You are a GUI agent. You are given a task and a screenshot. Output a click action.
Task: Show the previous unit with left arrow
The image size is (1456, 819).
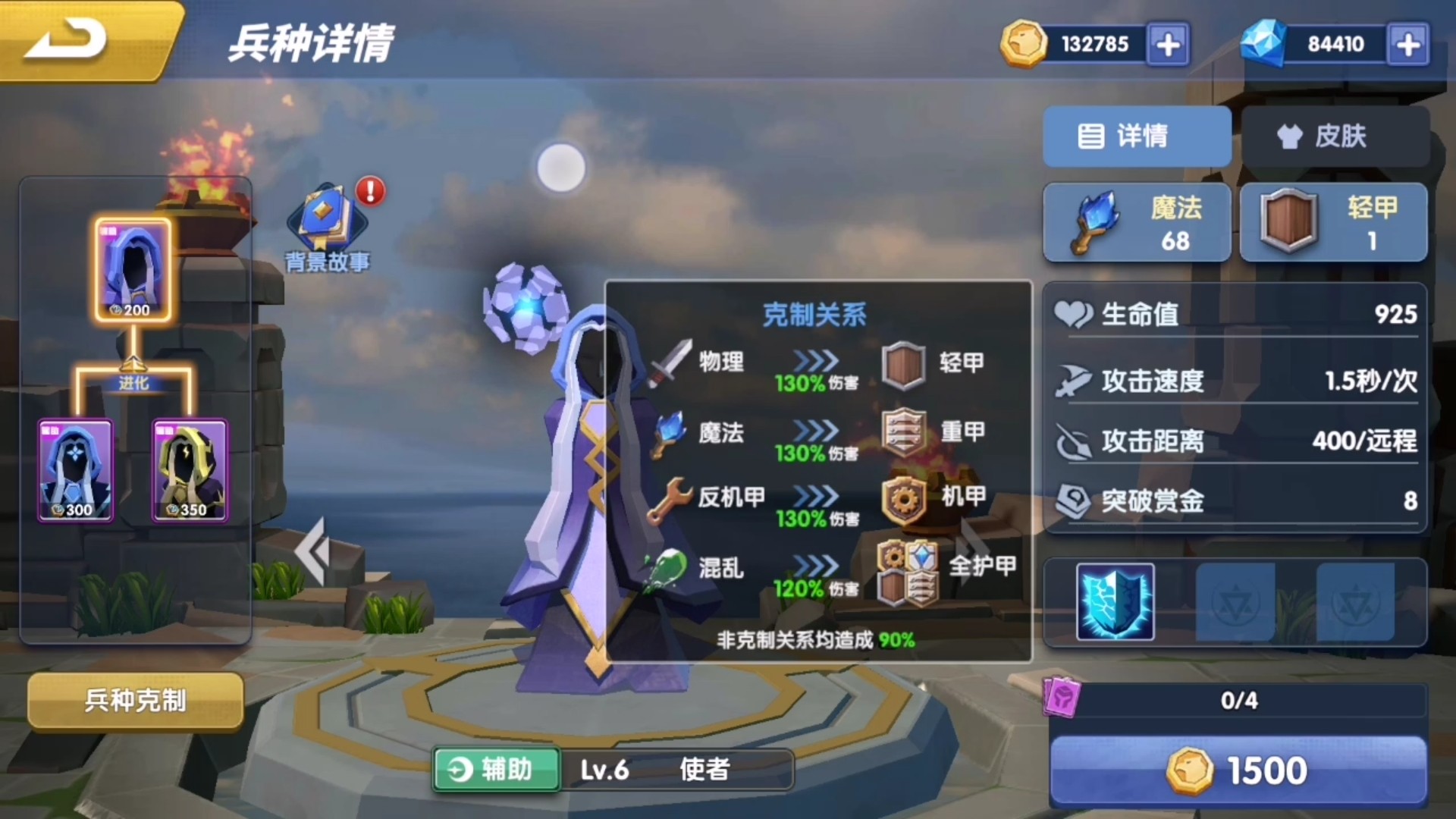[312, 551]
